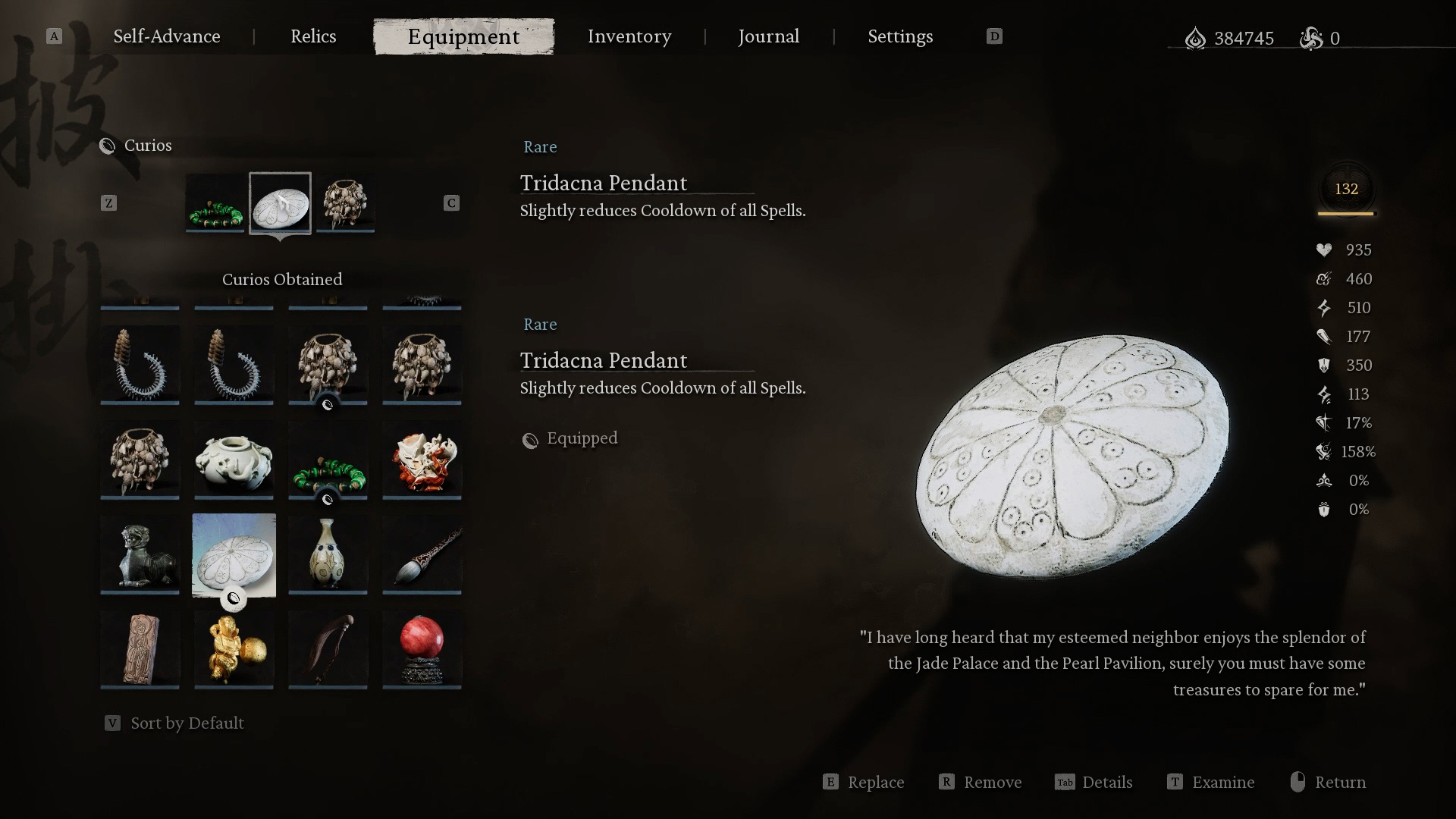Select the Equipment tab
Screen dimensions: 1456x819
(463, 36)
